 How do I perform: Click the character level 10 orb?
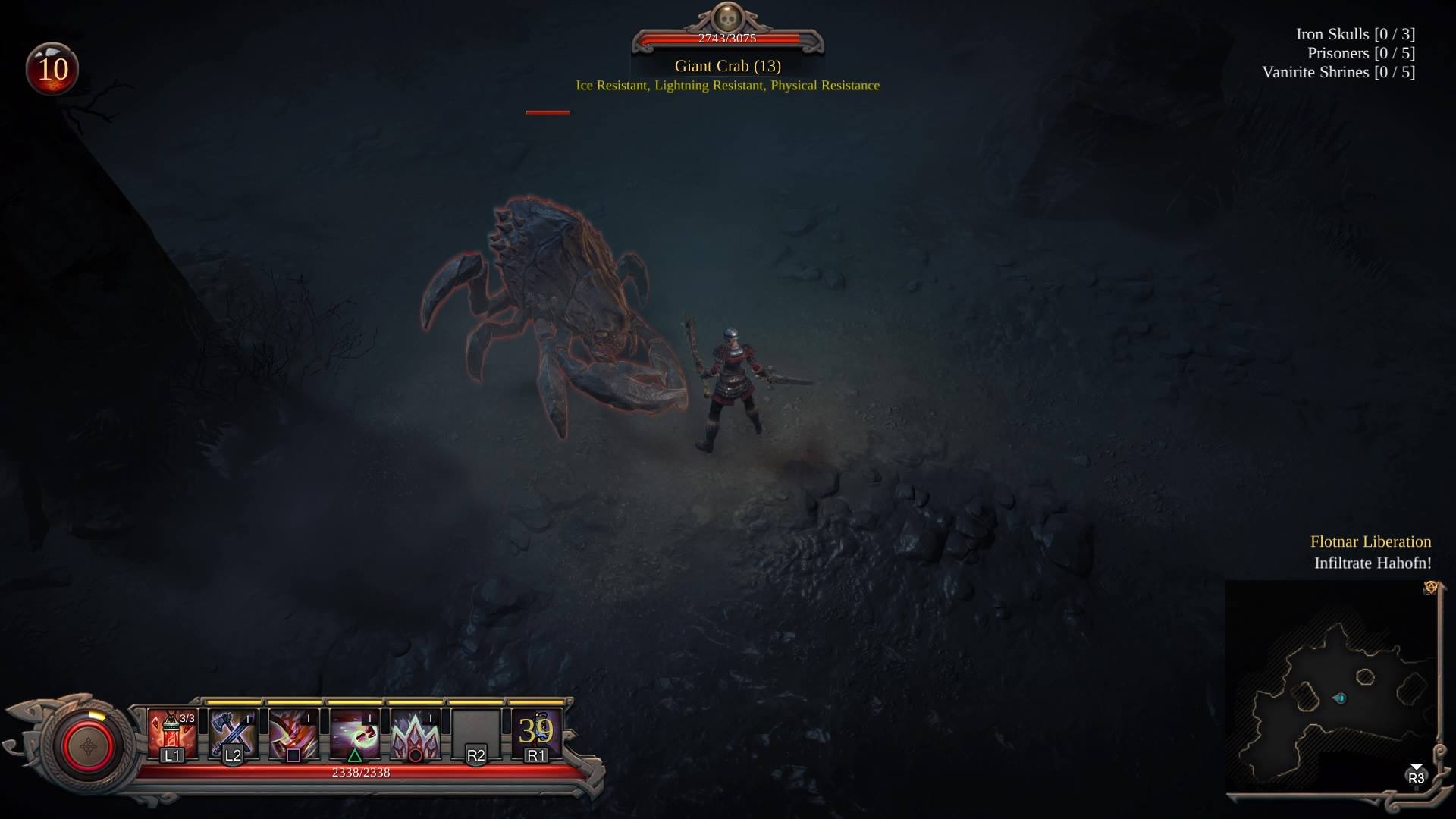point(52,69)
